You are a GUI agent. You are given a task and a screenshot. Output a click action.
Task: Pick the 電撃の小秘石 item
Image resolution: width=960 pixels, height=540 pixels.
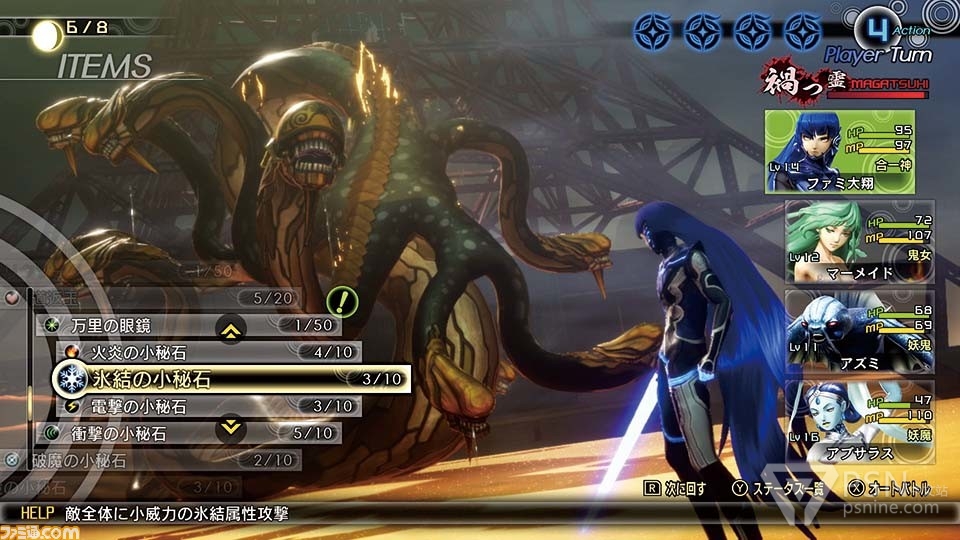coord(200,406)
